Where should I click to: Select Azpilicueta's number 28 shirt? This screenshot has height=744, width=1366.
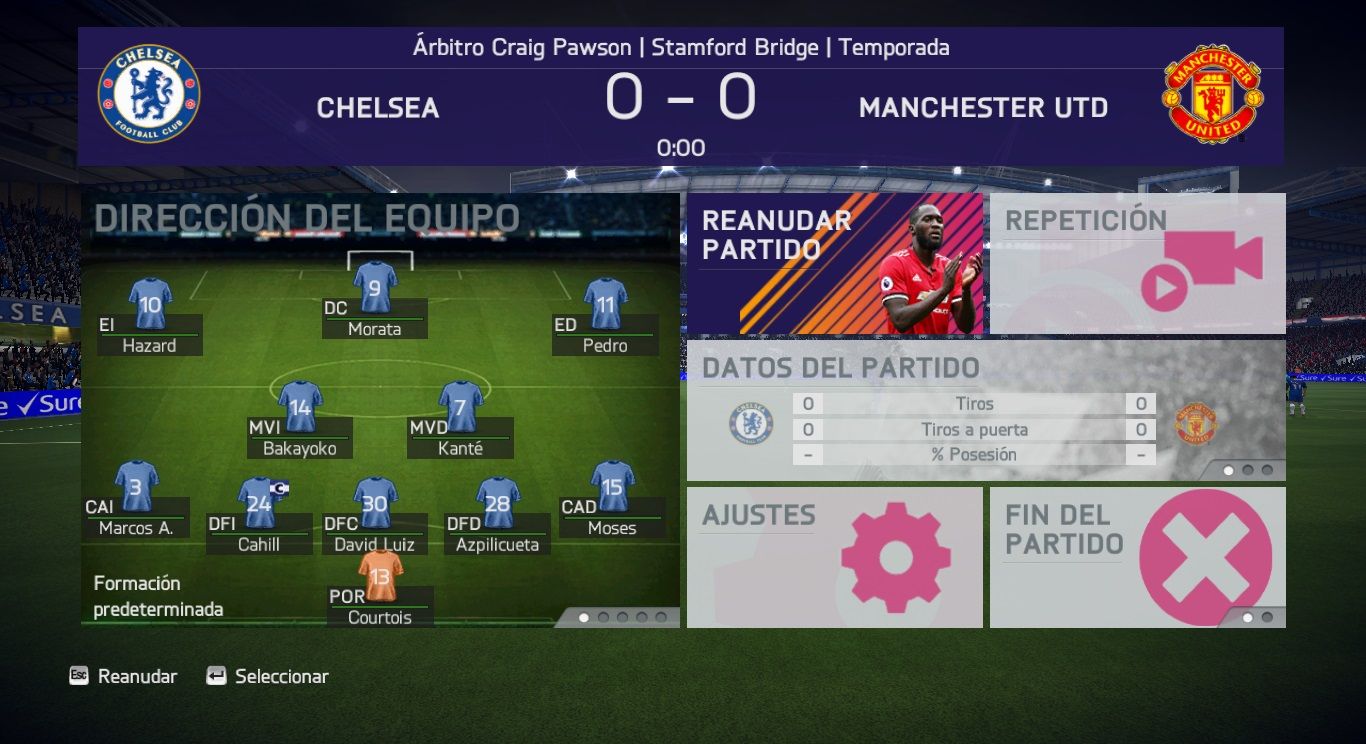point(497,503)
